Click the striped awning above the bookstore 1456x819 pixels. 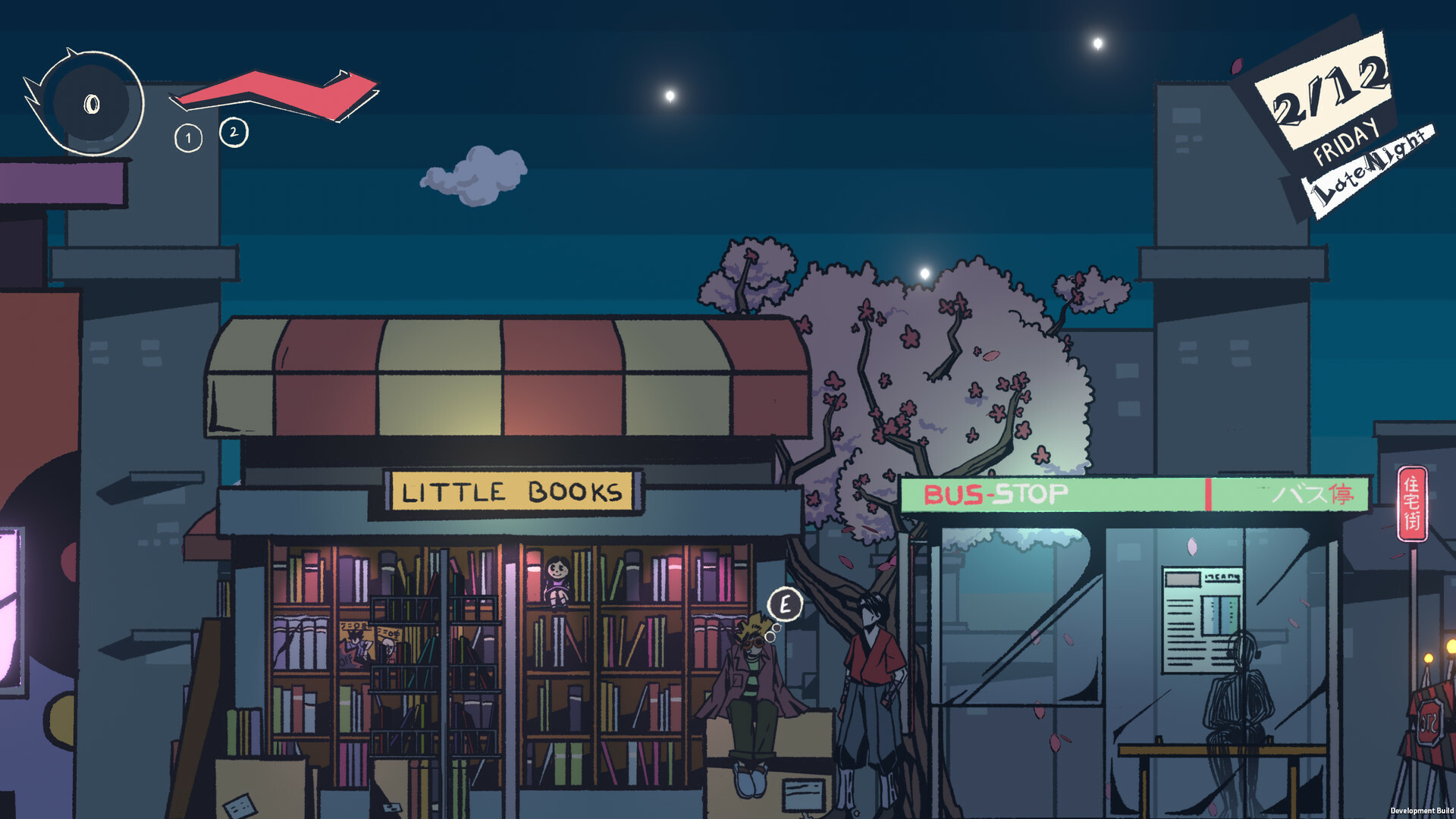click(500, 379)
